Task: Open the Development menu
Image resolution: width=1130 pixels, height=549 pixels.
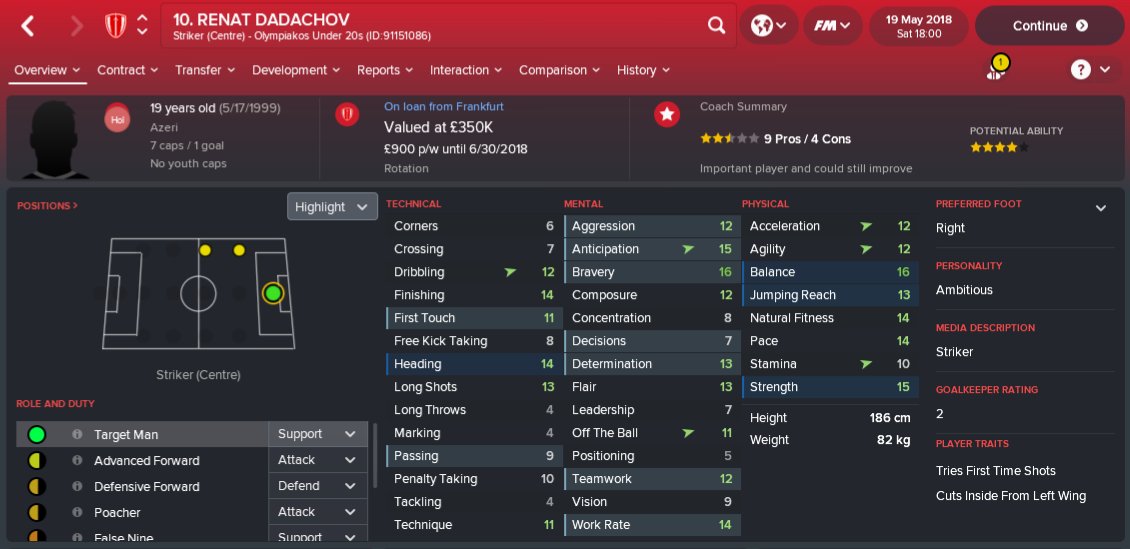Action: coord(295,70)
